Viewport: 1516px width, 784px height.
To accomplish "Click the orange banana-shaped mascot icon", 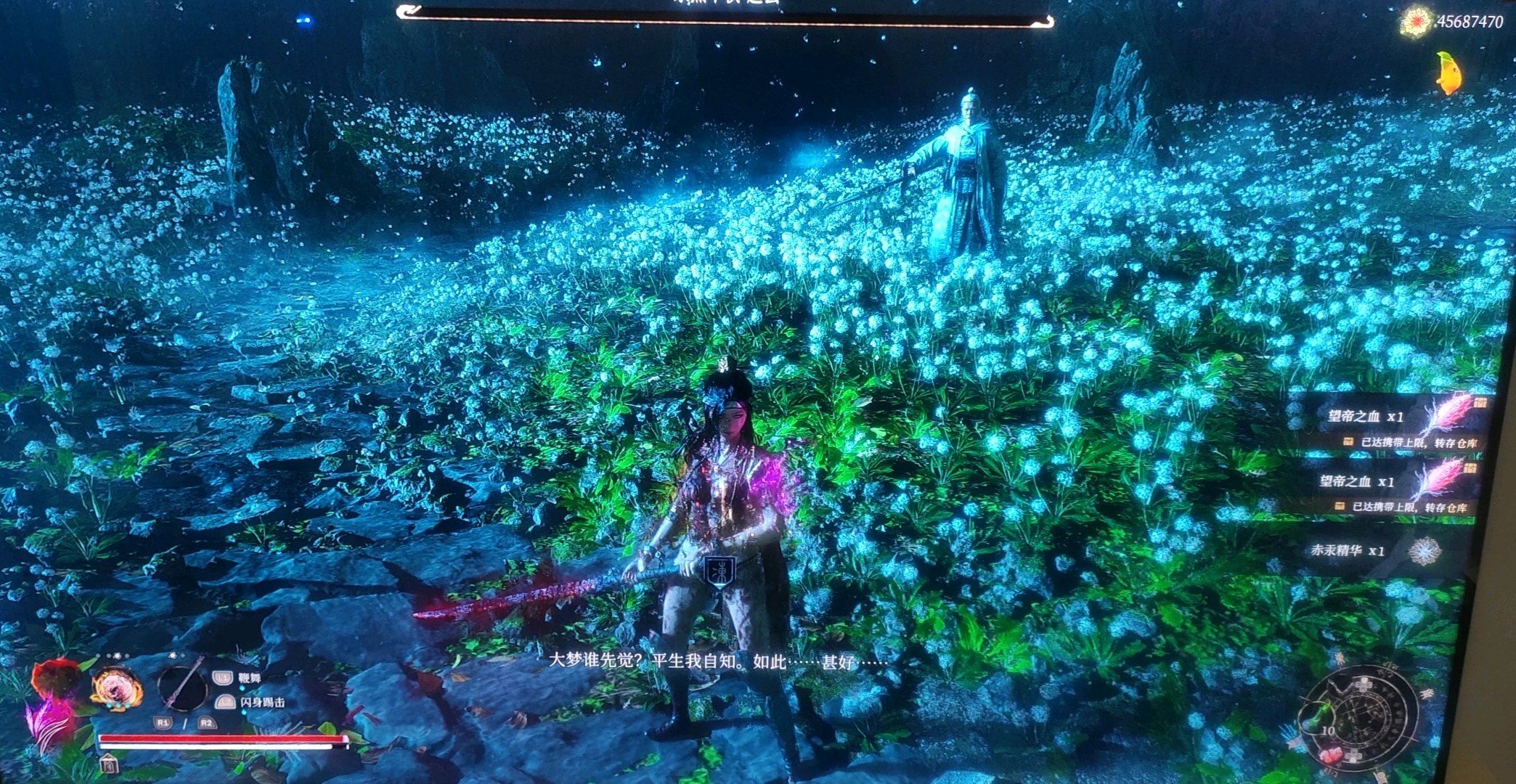I will pyautogui.click(x=1448, y=73).
